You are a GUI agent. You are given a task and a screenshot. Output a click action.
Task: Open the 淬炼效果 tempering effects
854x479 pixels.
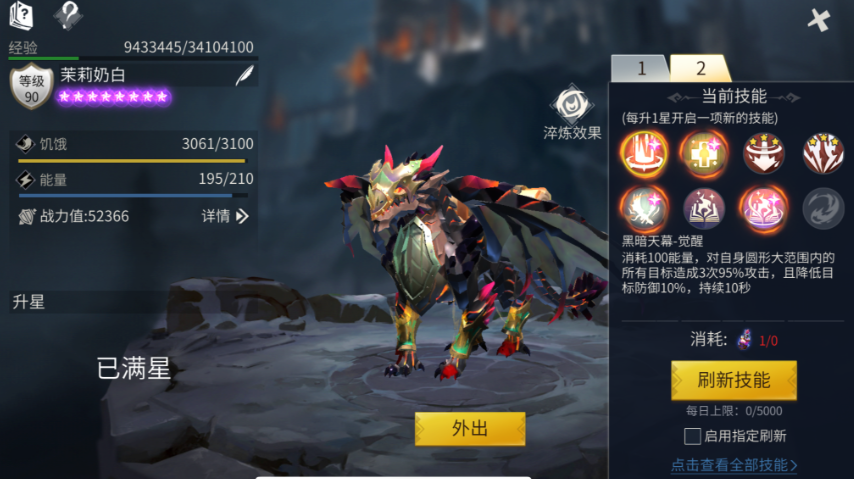click(572, 113)
